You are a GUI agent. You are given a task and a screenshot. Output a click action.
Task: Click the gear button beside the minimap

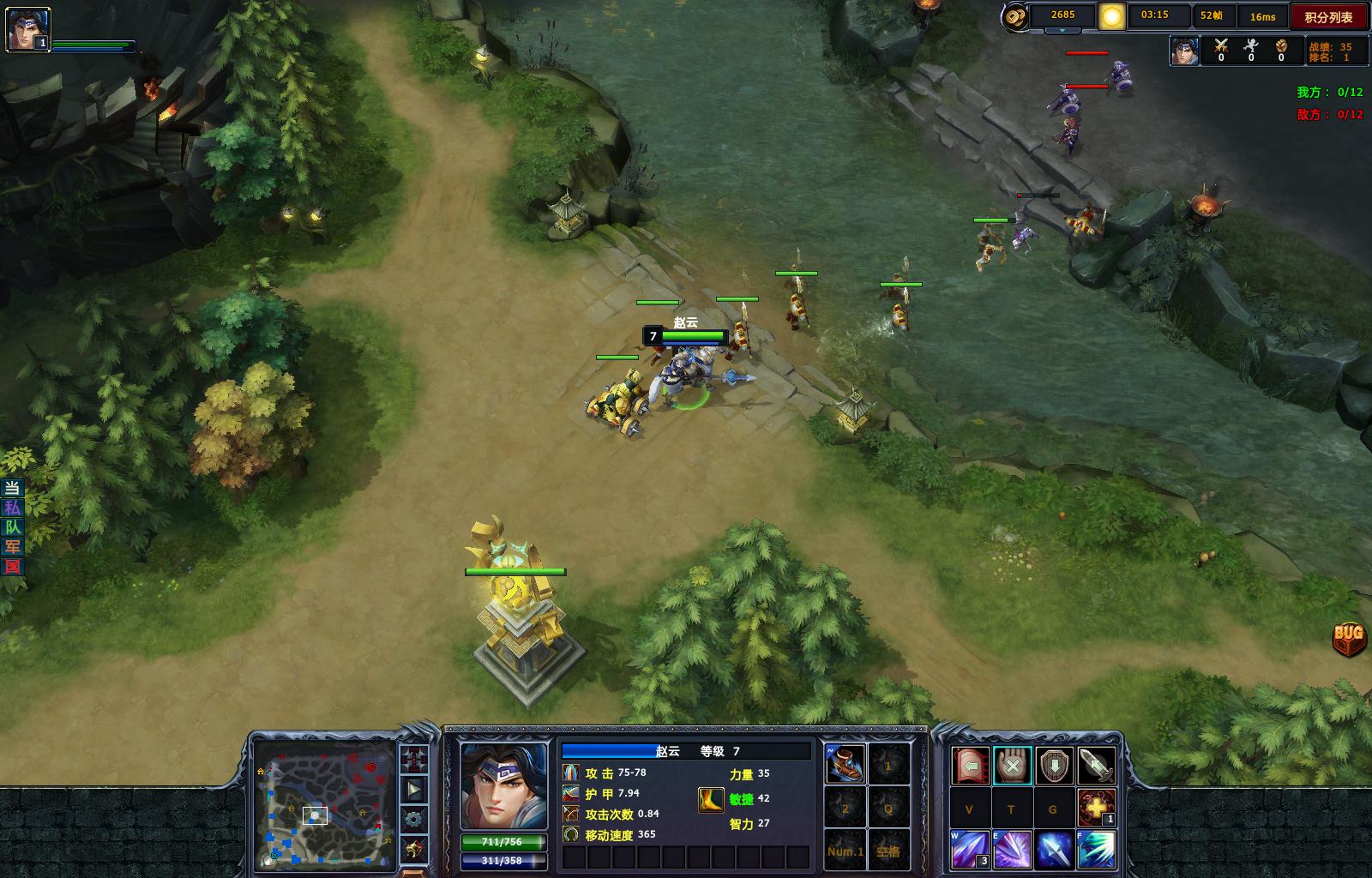(413, 819)
